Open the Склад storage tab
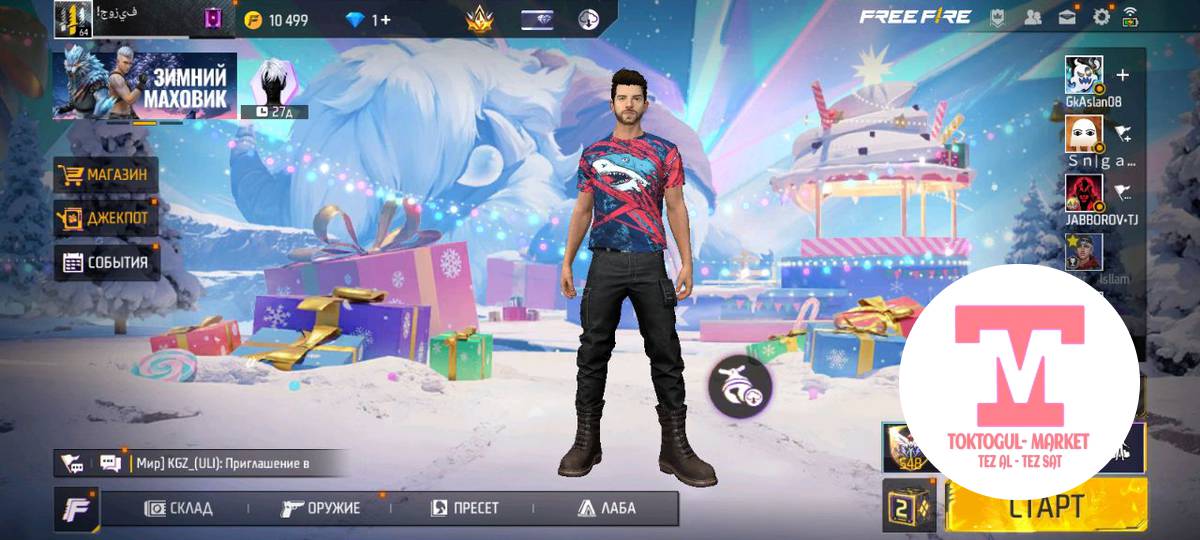Screen dimensions: 1200x540 coord(179,508)
